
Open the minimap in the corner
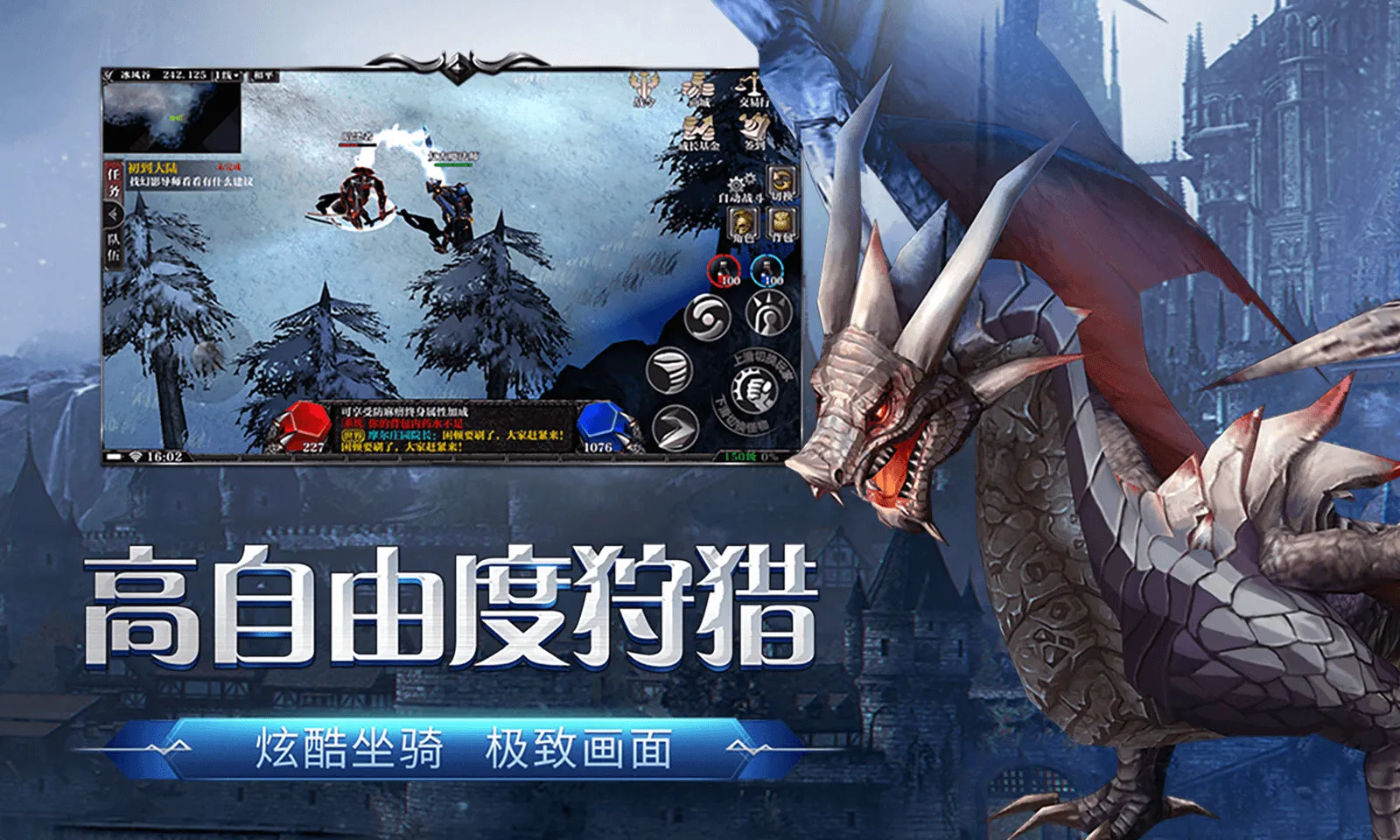(x=171, y=118)
